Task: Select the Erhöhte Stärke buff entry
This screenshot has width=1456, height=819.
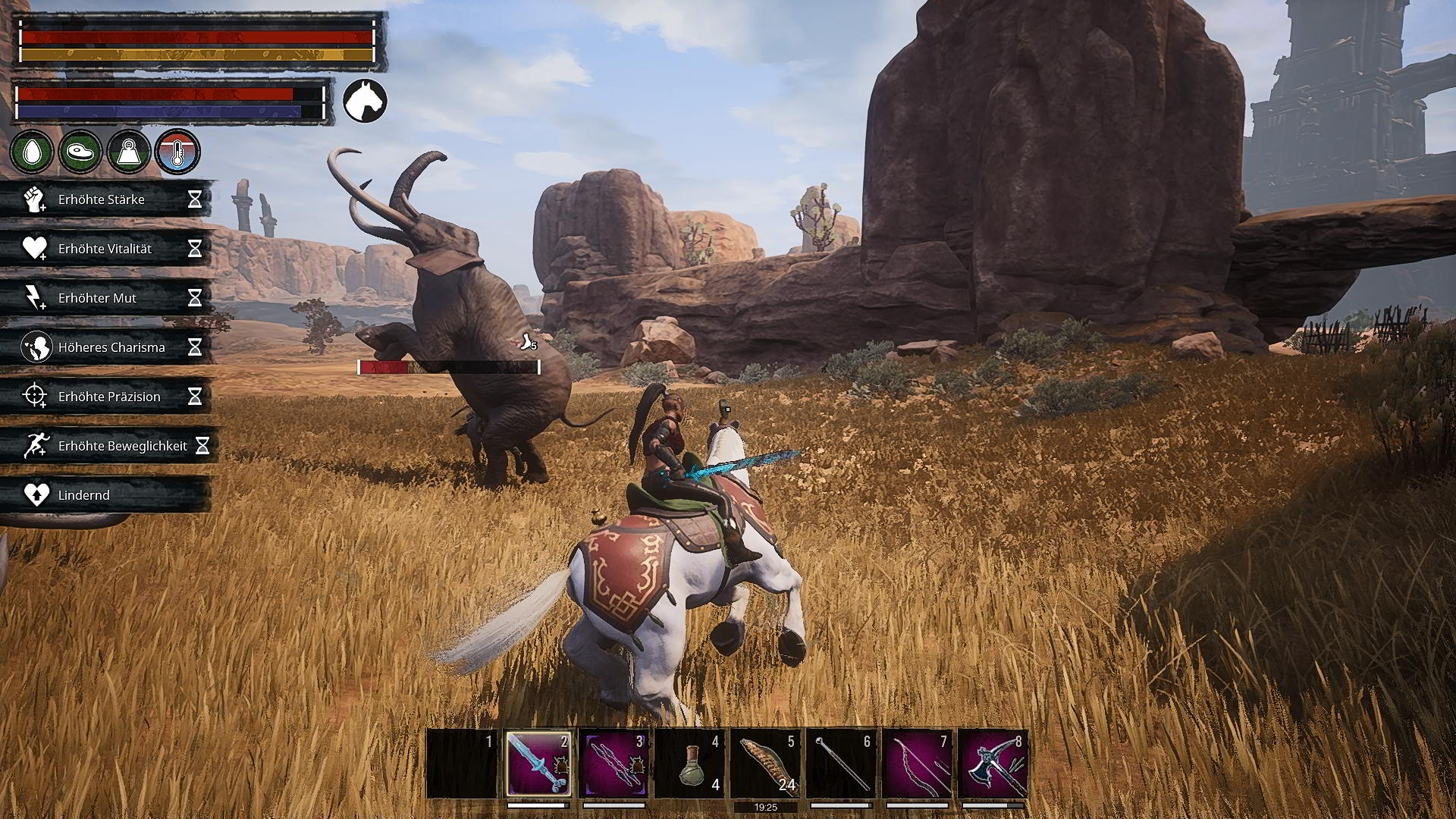Action: click(x=106, y=199)
